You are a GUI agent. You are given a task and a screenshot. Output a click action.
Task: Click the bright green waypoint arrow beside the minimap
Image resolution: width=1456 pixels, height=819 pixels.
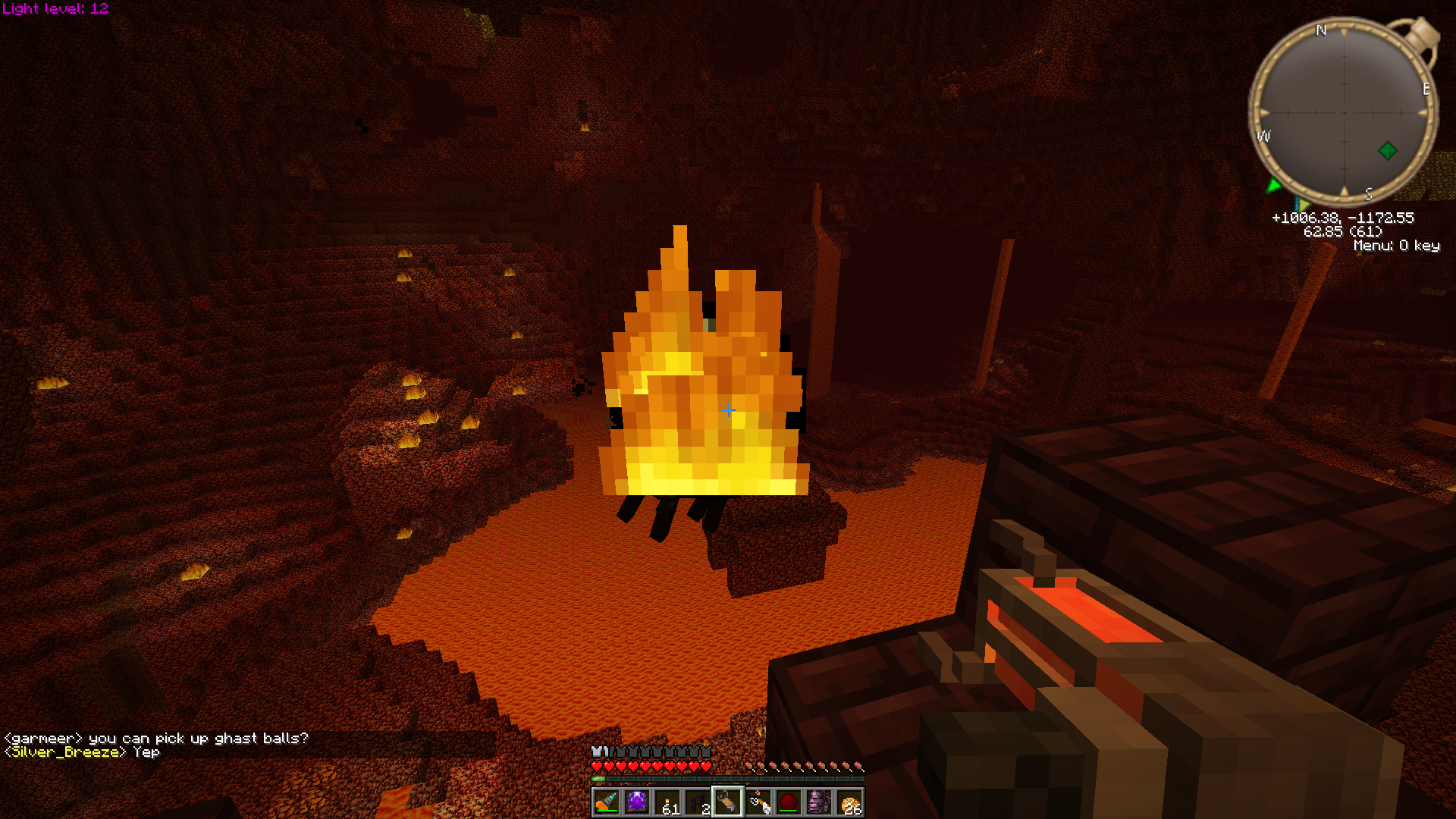point(1274,185)
